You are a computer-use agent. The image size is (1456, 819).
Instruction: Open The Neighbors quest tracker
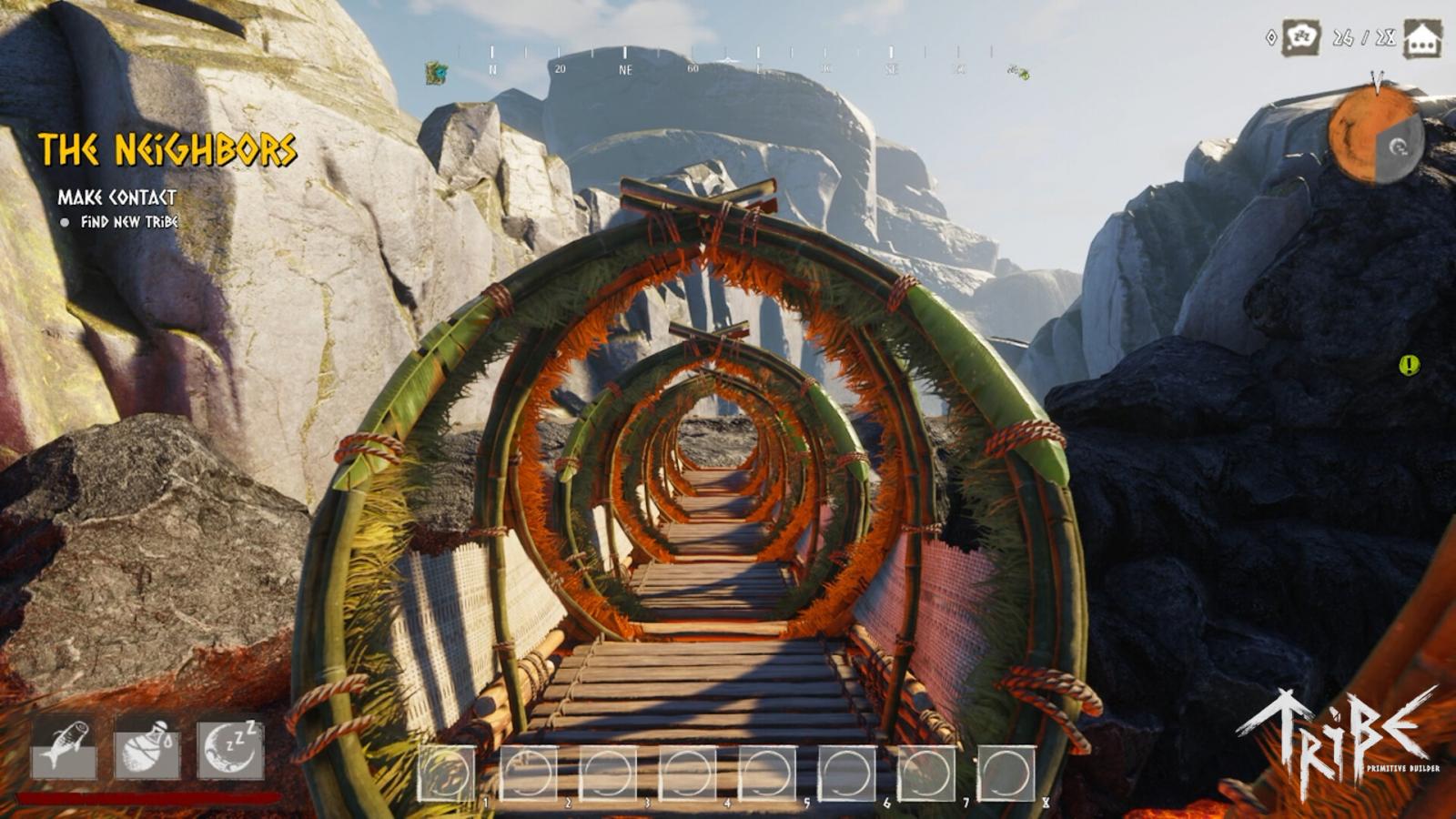[x=167, y=150]
